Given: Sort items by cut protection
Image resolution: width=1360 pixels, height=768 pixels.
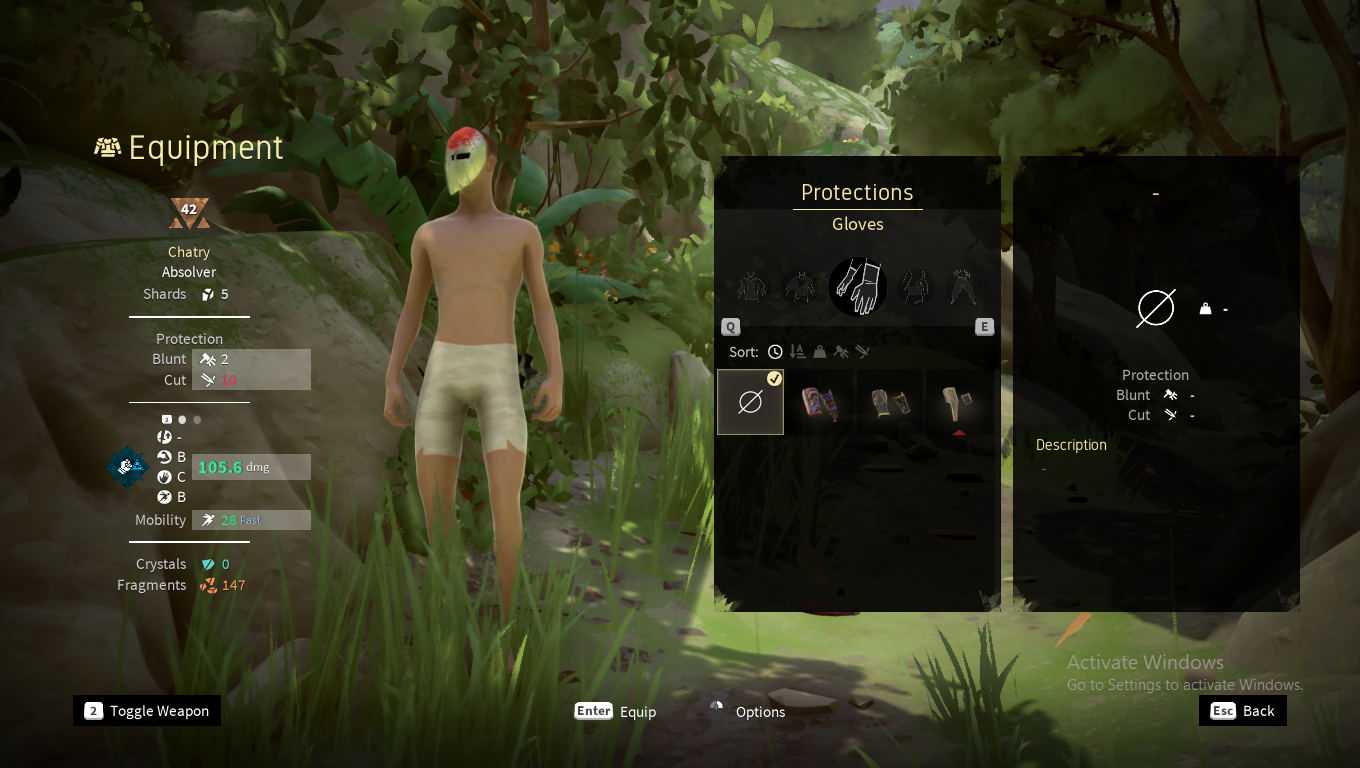Looking at the screenshot, I should click(862, 352).
